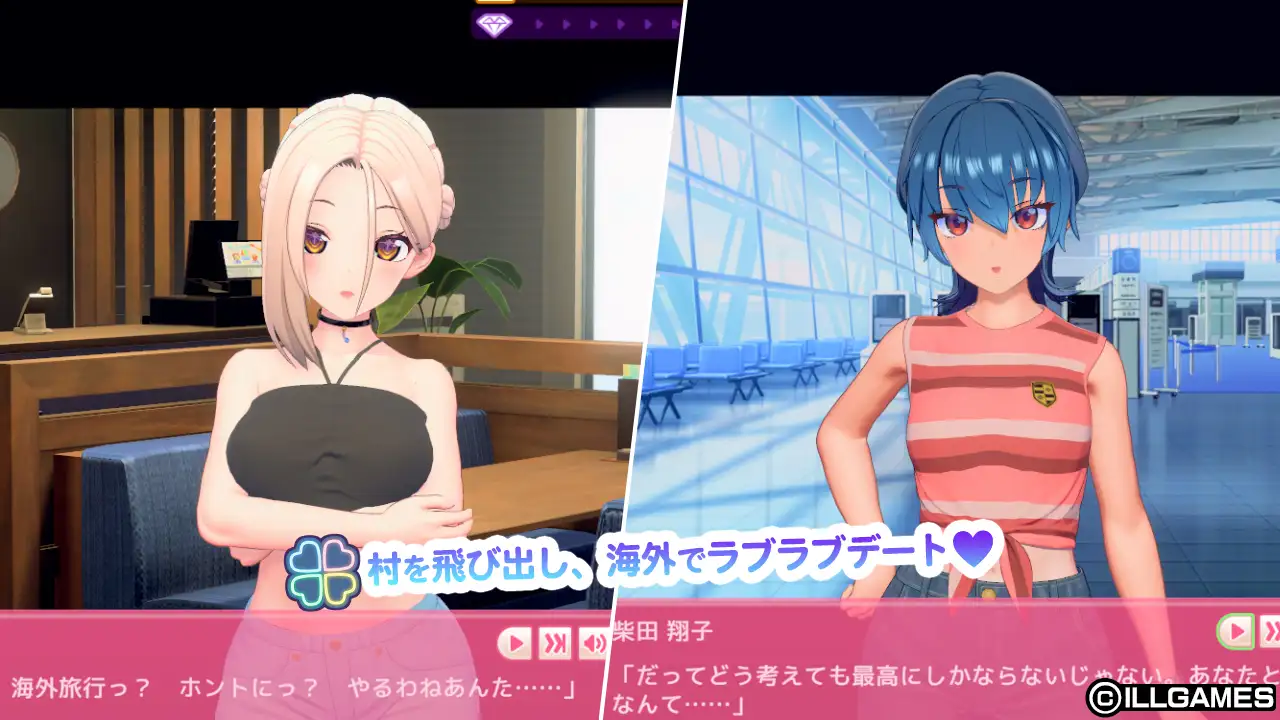Select the first purple arrow marker on the gauge
The image size is (1280, 720).
540,22
